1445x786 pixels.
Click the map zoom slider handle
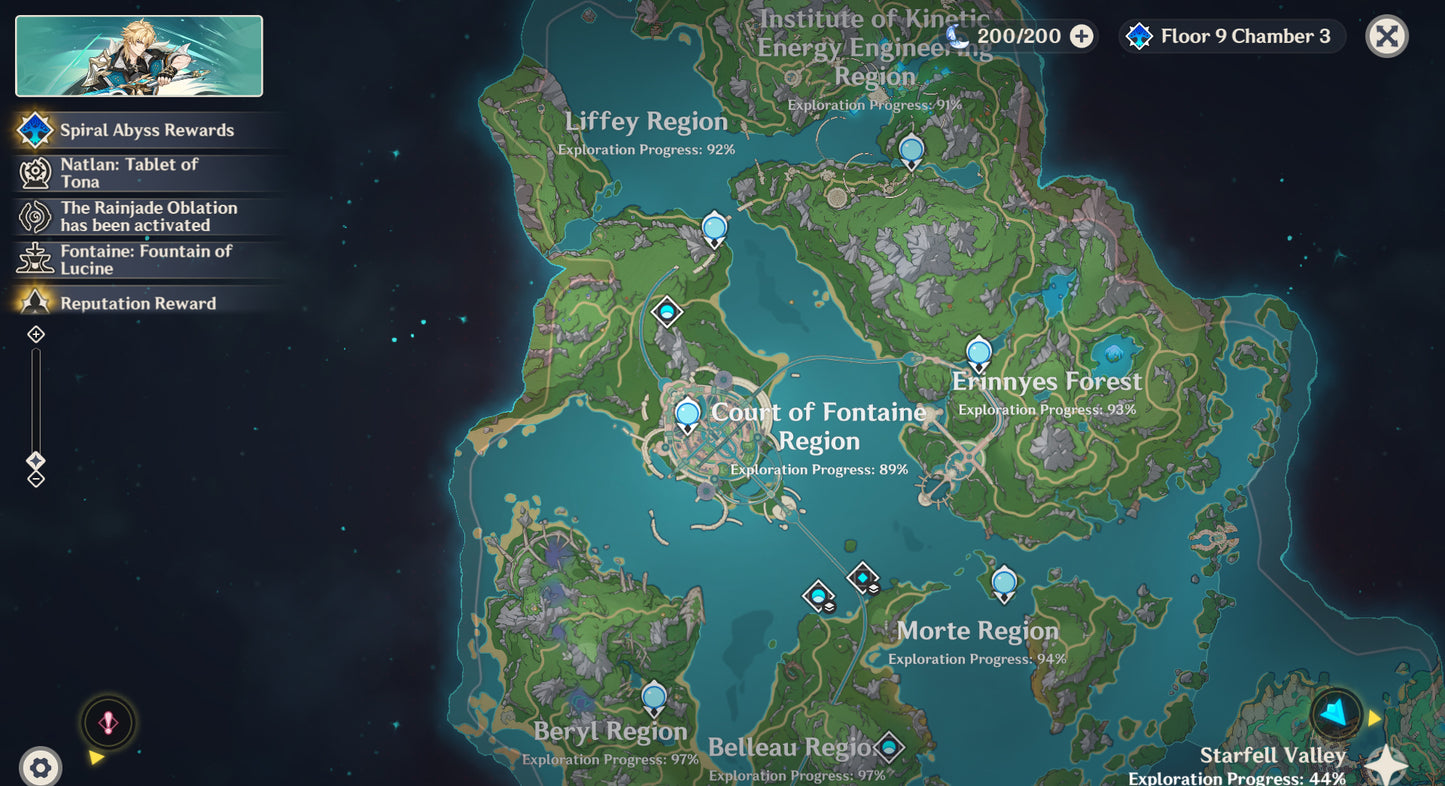pyautogui.click(x=36, y=461)
